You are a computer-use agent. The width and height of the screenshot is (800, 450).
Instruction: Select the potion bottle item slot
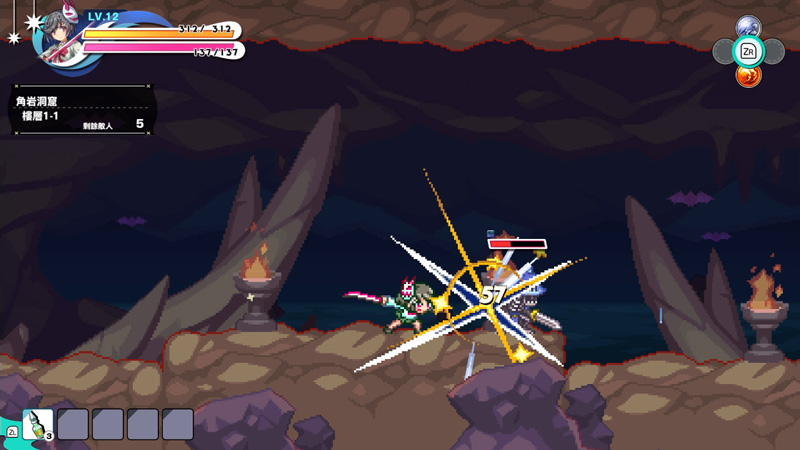(38, 424)
